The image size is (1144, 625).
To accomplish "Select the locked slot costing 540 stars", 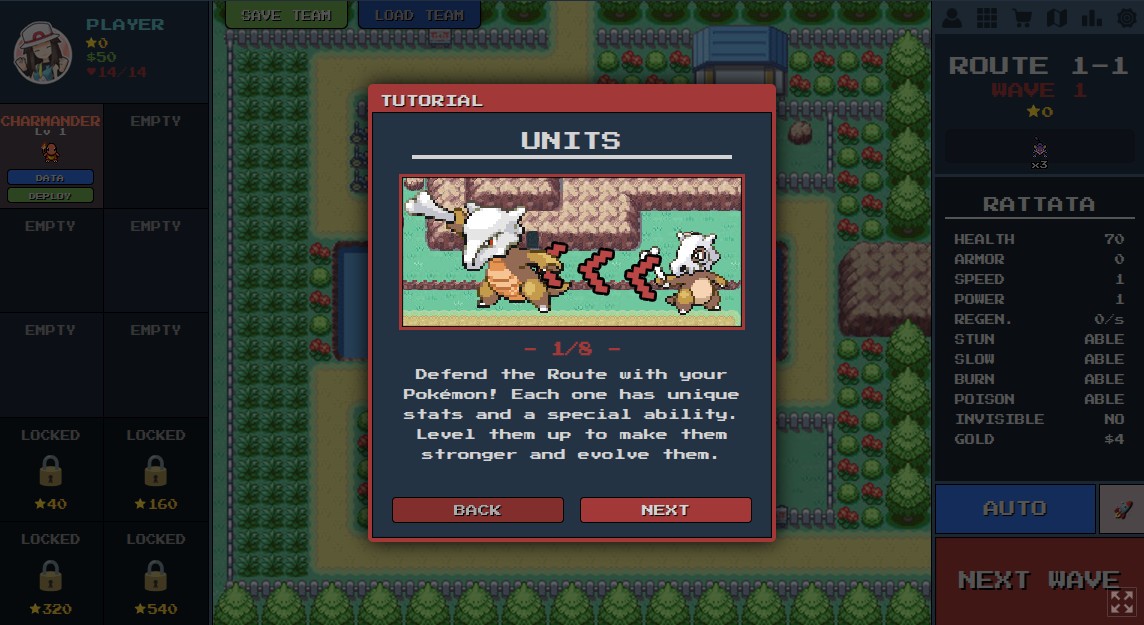I will point(155,574).
